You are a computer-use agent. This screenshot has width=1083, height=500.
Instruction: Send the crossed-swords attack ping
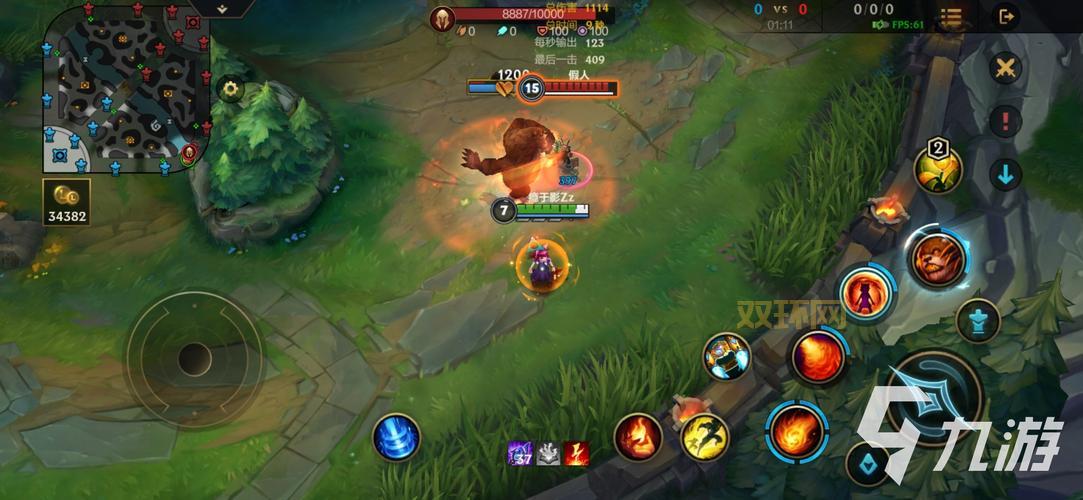1005,69
